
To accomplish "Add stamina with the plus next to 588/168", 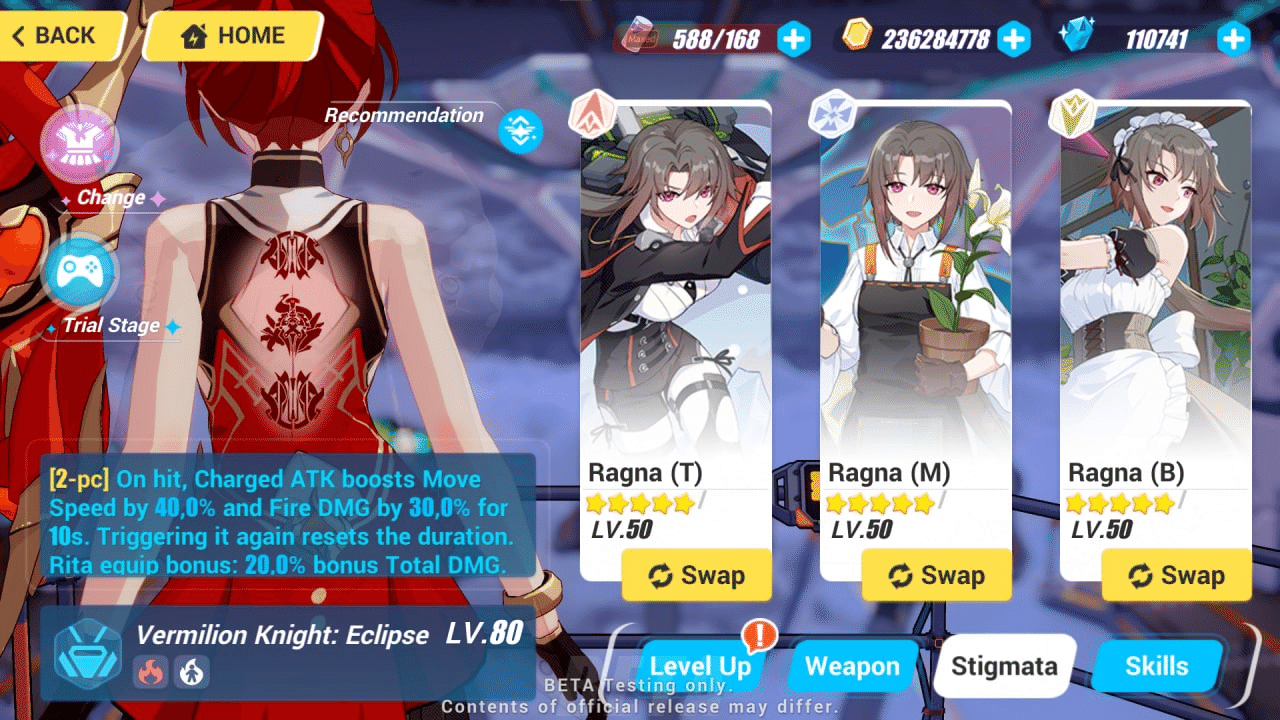I will tap(793, 39).
